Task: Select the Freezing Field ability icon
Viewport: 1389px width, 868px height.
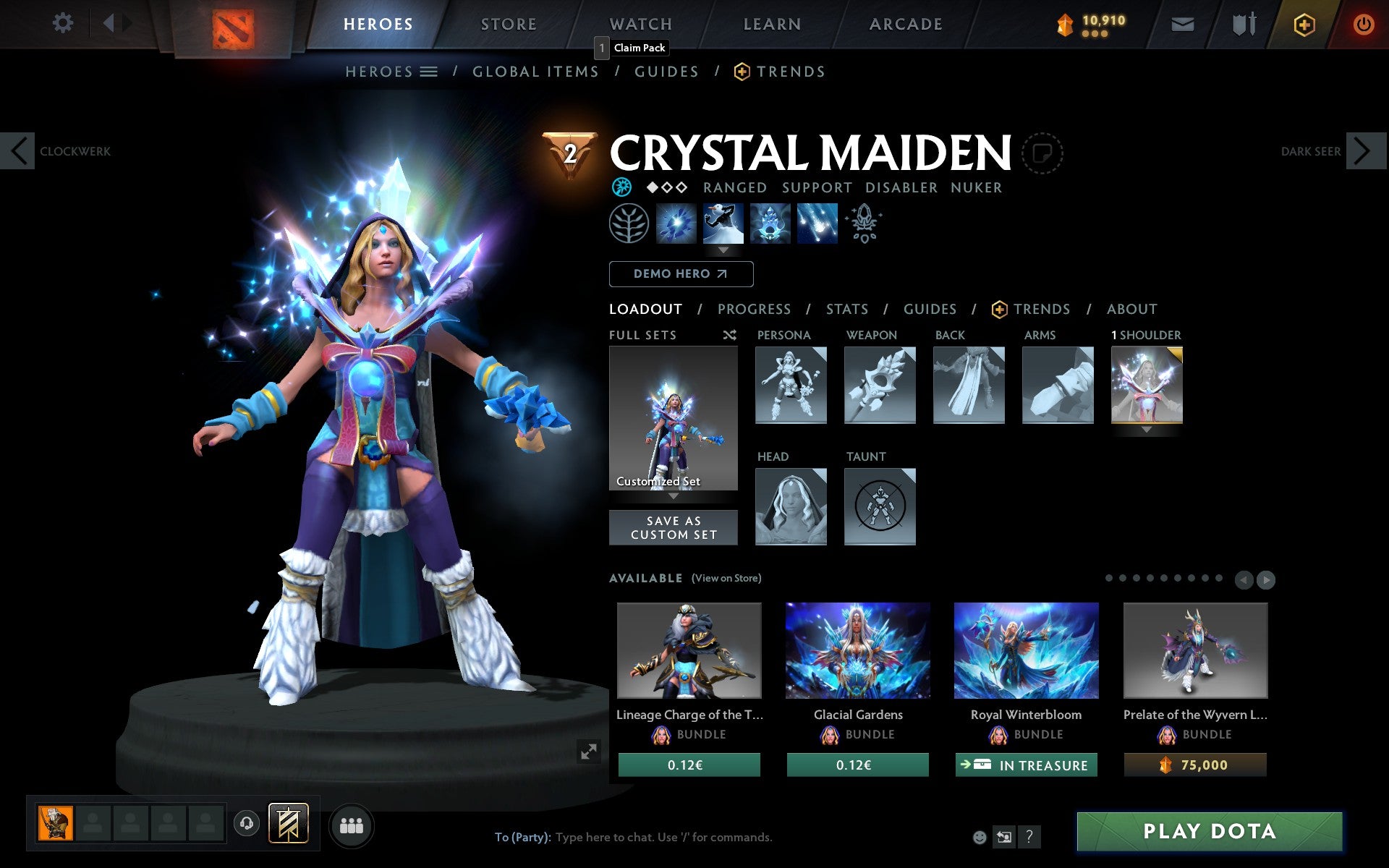Action: click(816, 224)
